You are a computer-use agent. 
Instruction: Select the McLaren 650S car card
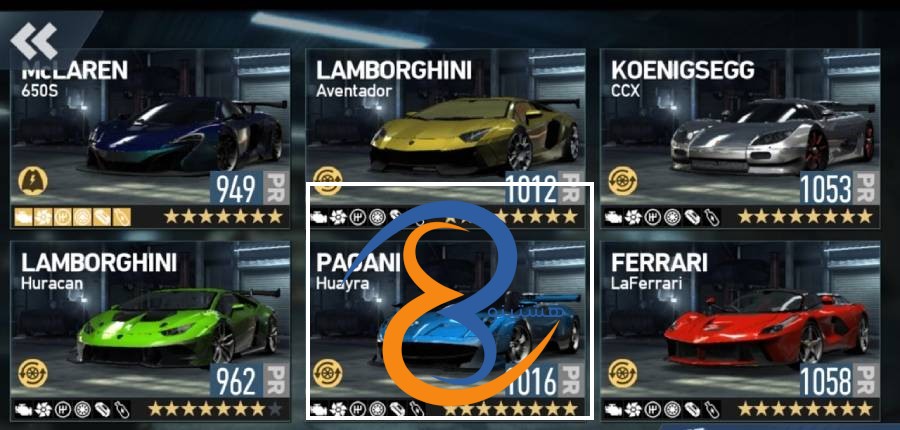click(150, 140)
